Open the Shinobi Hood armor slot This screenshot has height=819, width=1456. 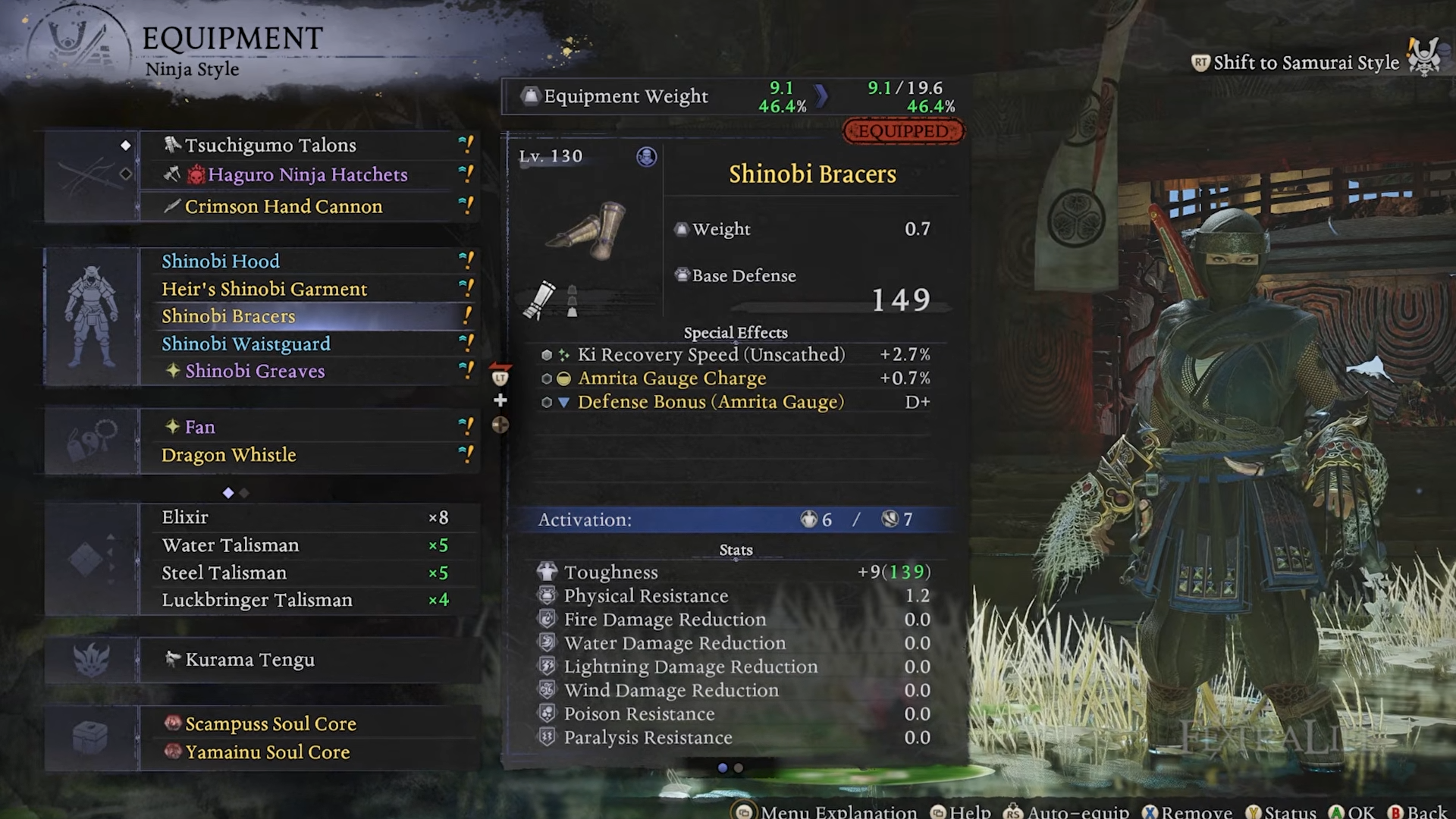(x=221, y=261)
